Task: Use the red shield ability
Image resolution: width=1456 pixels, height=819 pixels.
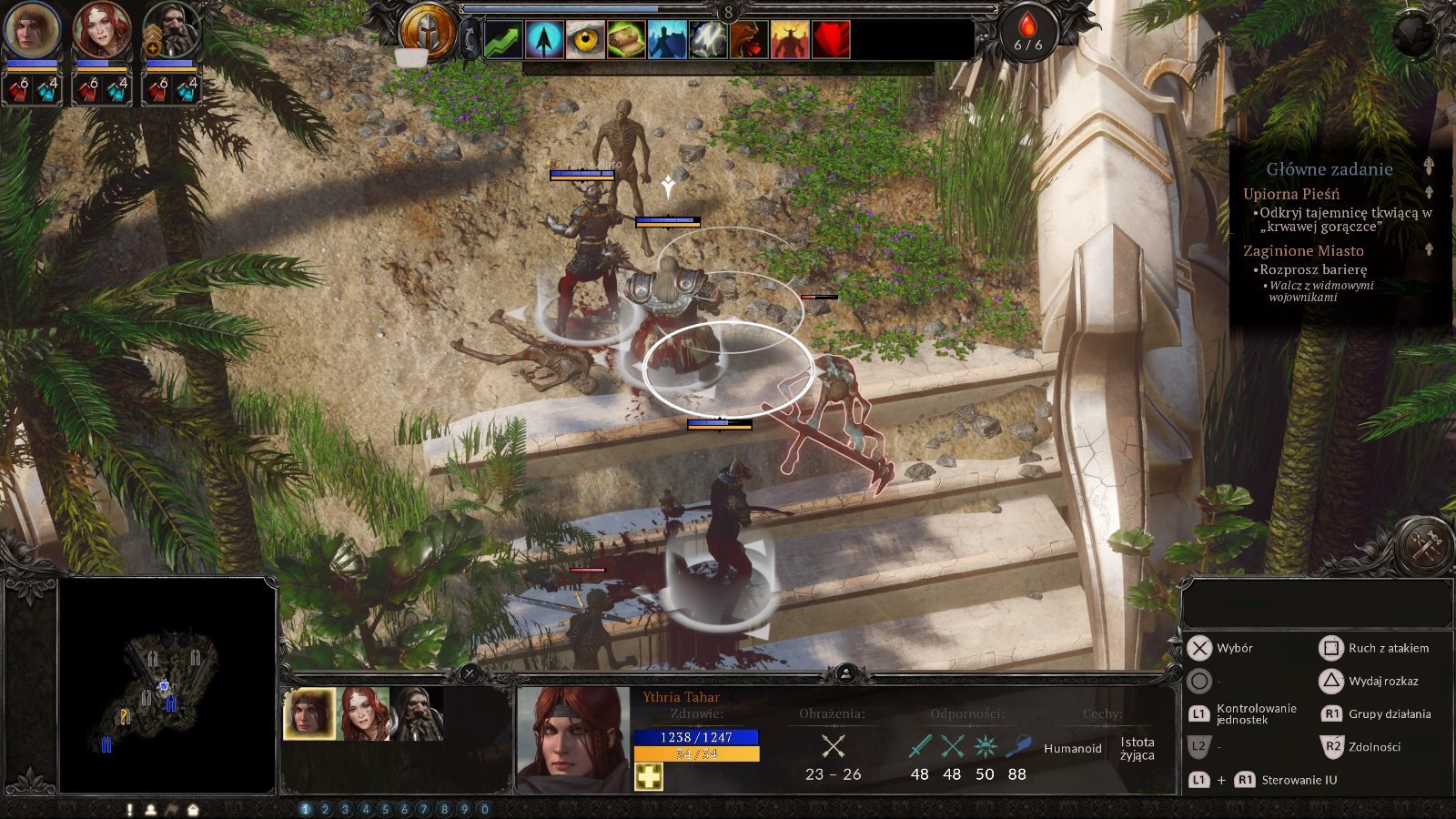Action: (x=830, y=40)
